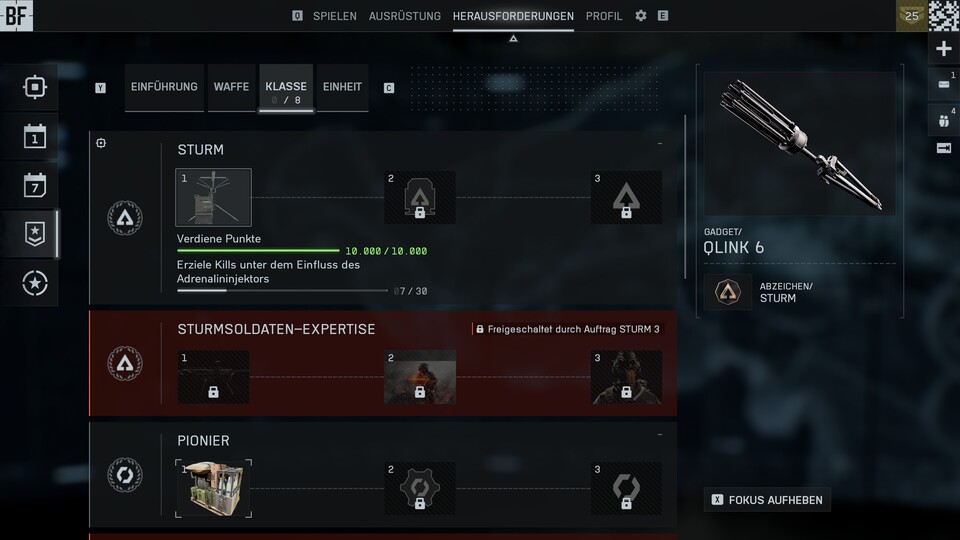Open settings via the gear icon
This screenshot has height=540, width=960.
tap(641, 16)
